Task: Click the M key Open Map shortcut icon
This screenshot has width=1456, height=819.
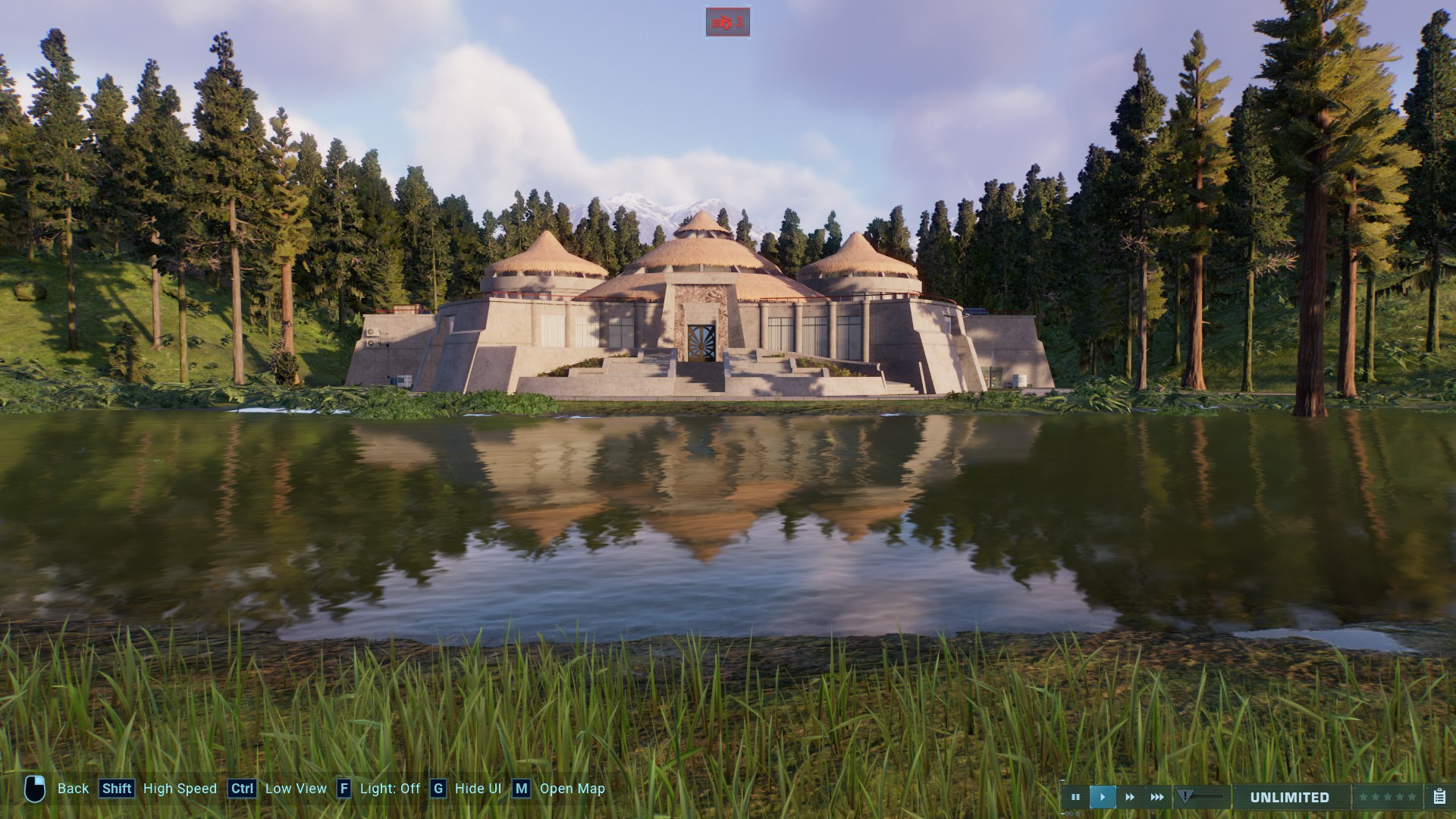Action: click(520, 789)
